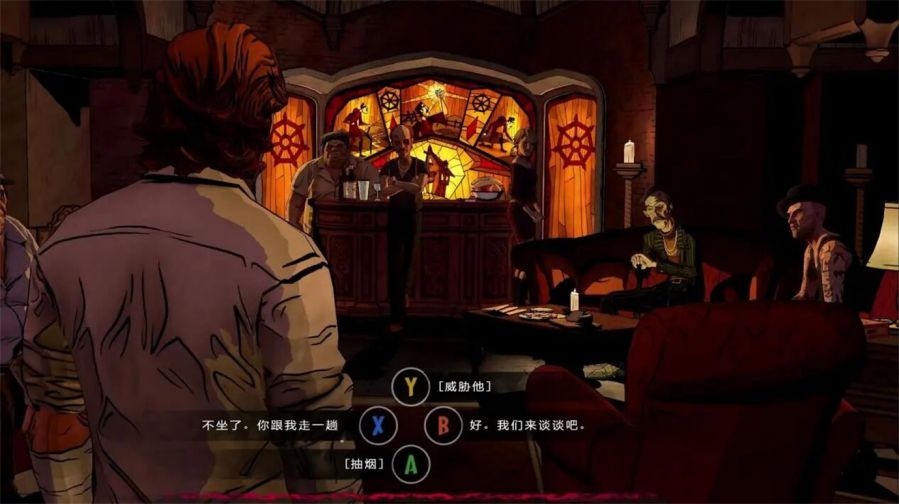The height and width of the screenshot is (504, 899).
Task: Choose the [威胁他] dialogue option
Action: click(x=410, y=387)
